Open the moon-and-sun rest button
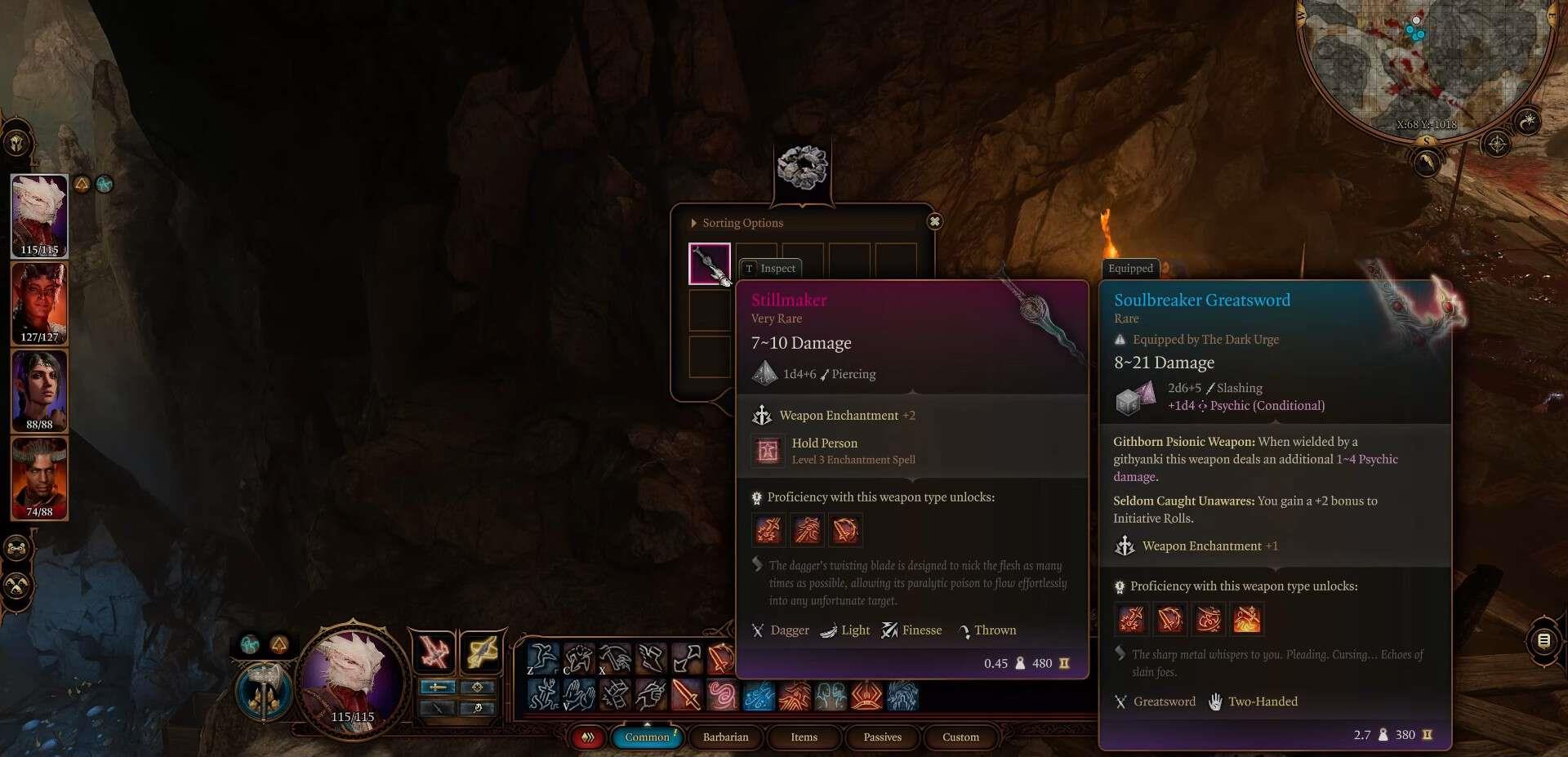 pyautogui.click(x=1526, y=122)
